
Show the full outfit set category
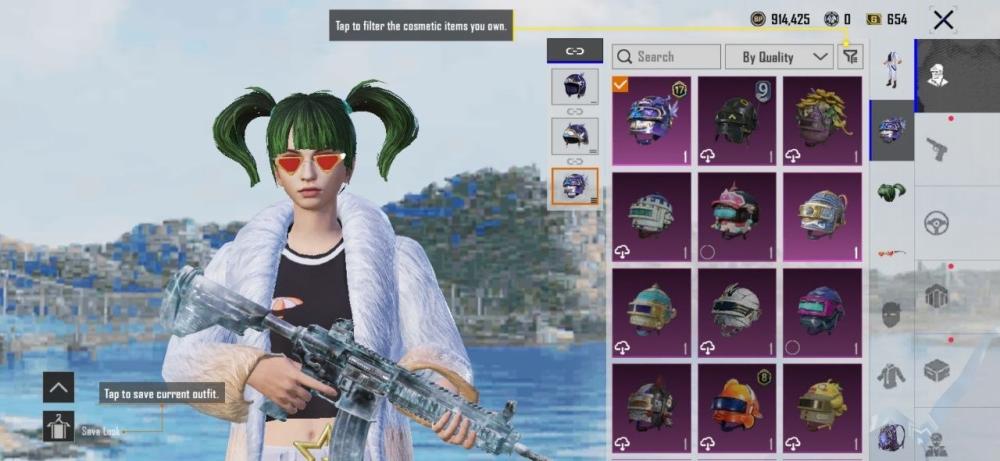coord(892,68)
